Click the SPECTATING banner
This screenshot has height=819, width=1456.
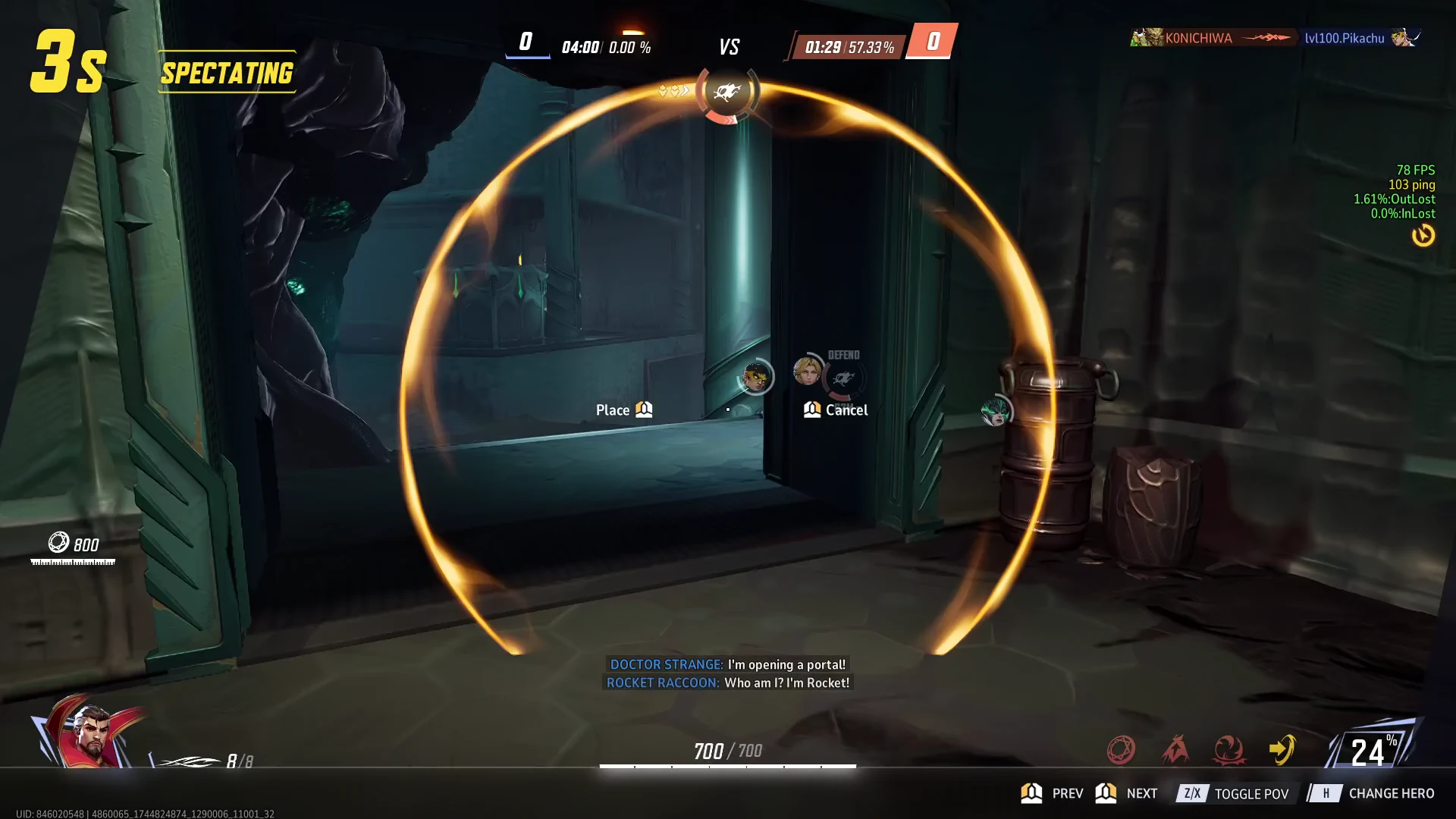pyautogui.click(x=227, y=73)
